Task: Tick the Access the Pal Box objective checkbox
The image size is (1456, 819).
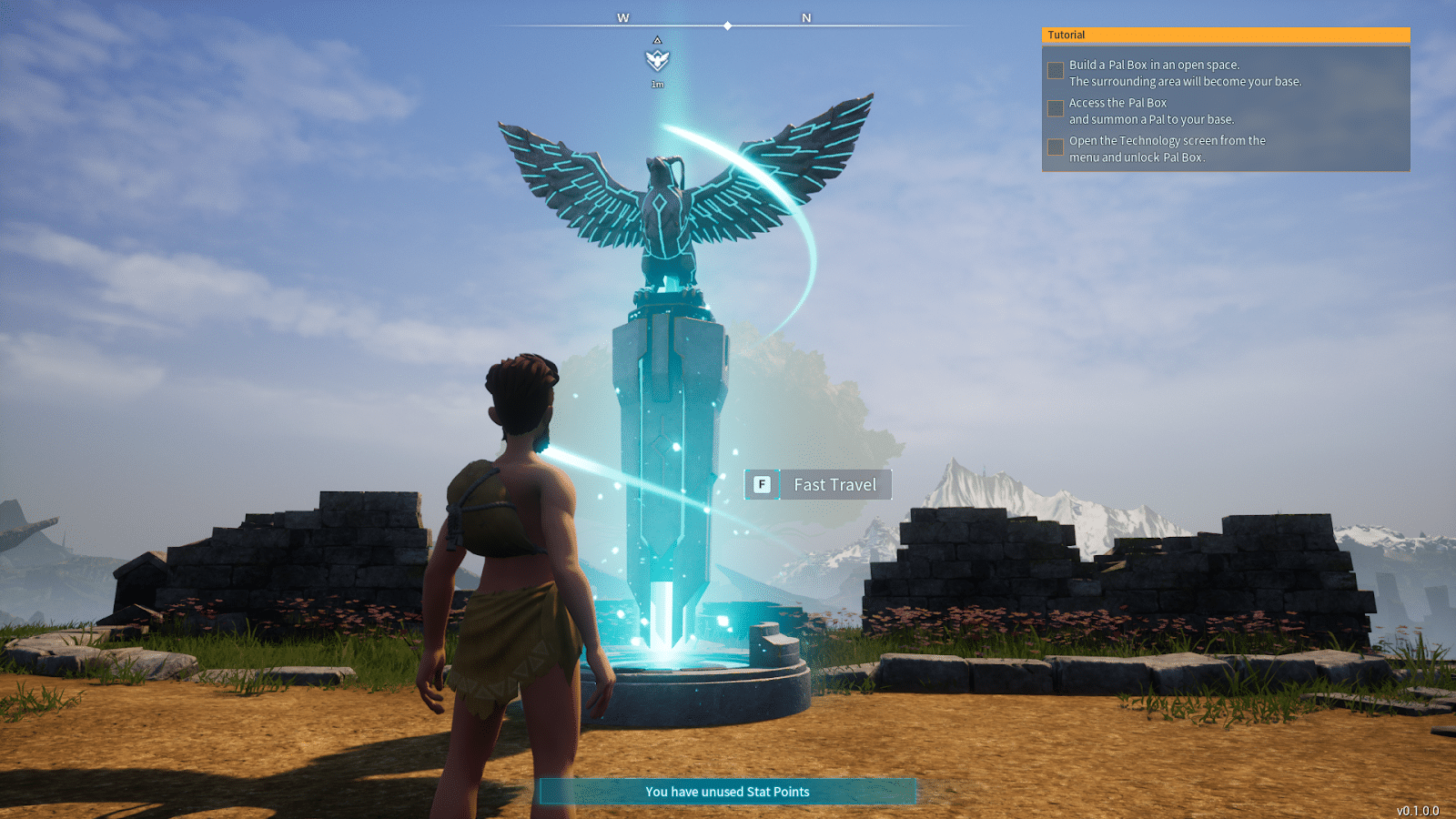Action: point(1056,109)
